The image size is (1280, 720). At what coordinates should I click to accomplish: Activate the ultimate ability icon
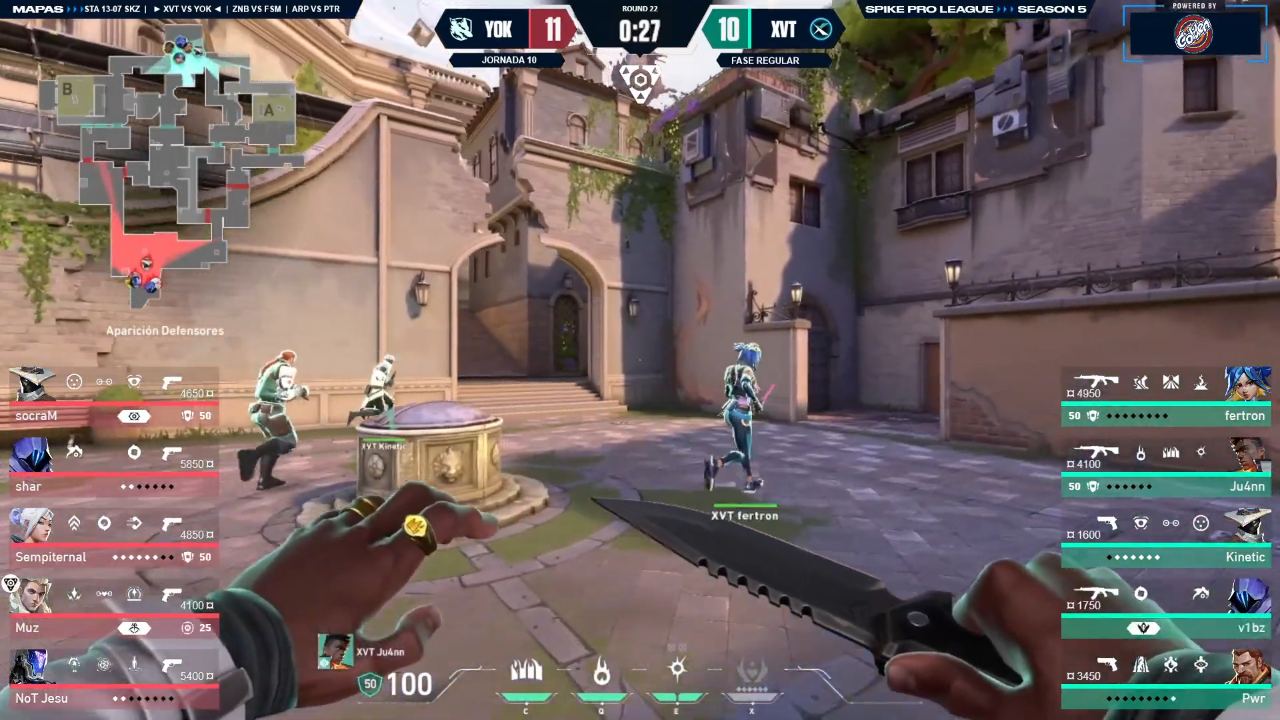pyautogui.click(x=751, y=671)
